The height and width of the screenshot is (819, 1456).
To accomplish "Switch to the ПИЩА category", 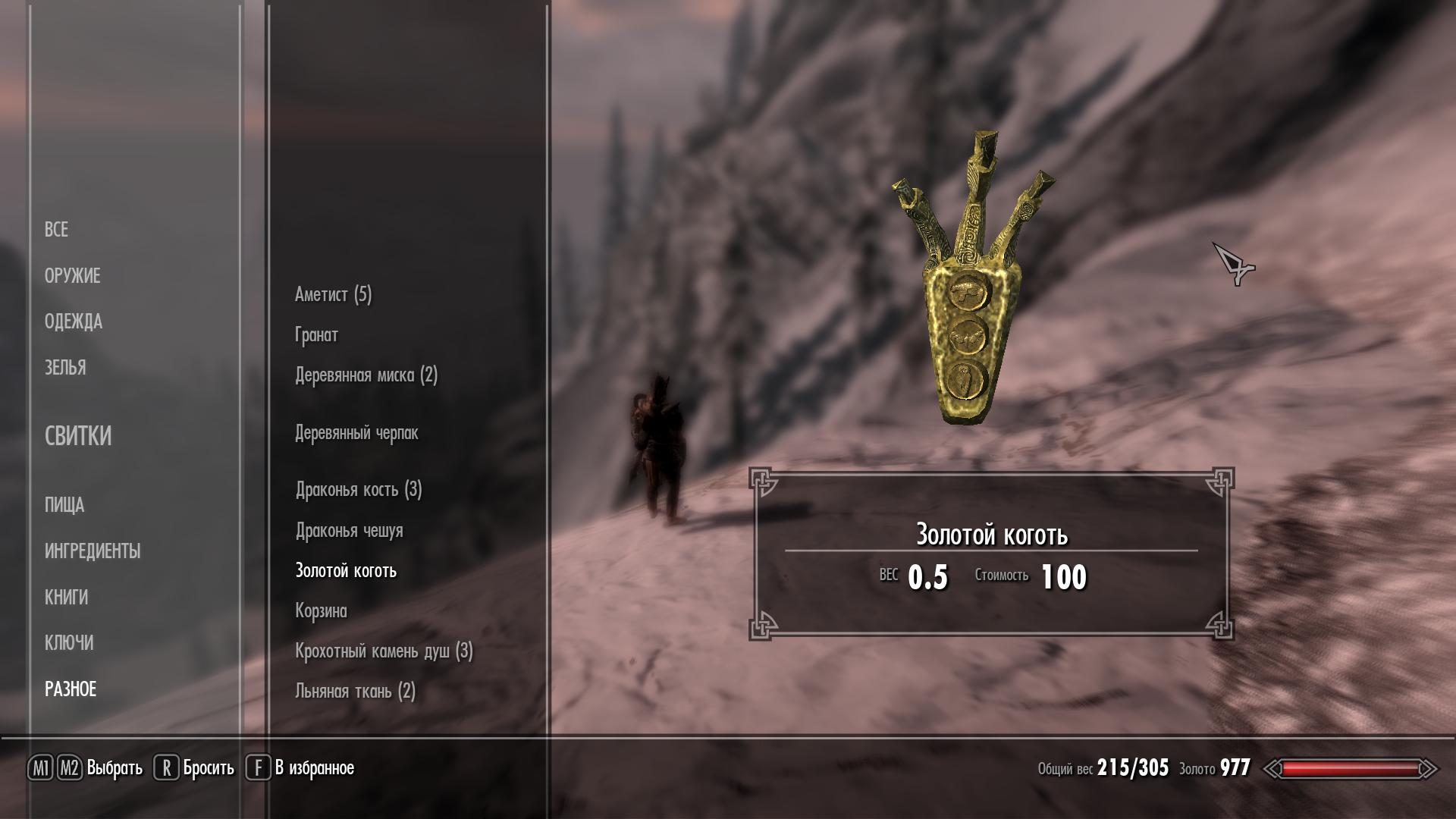I will coord(64,505).
